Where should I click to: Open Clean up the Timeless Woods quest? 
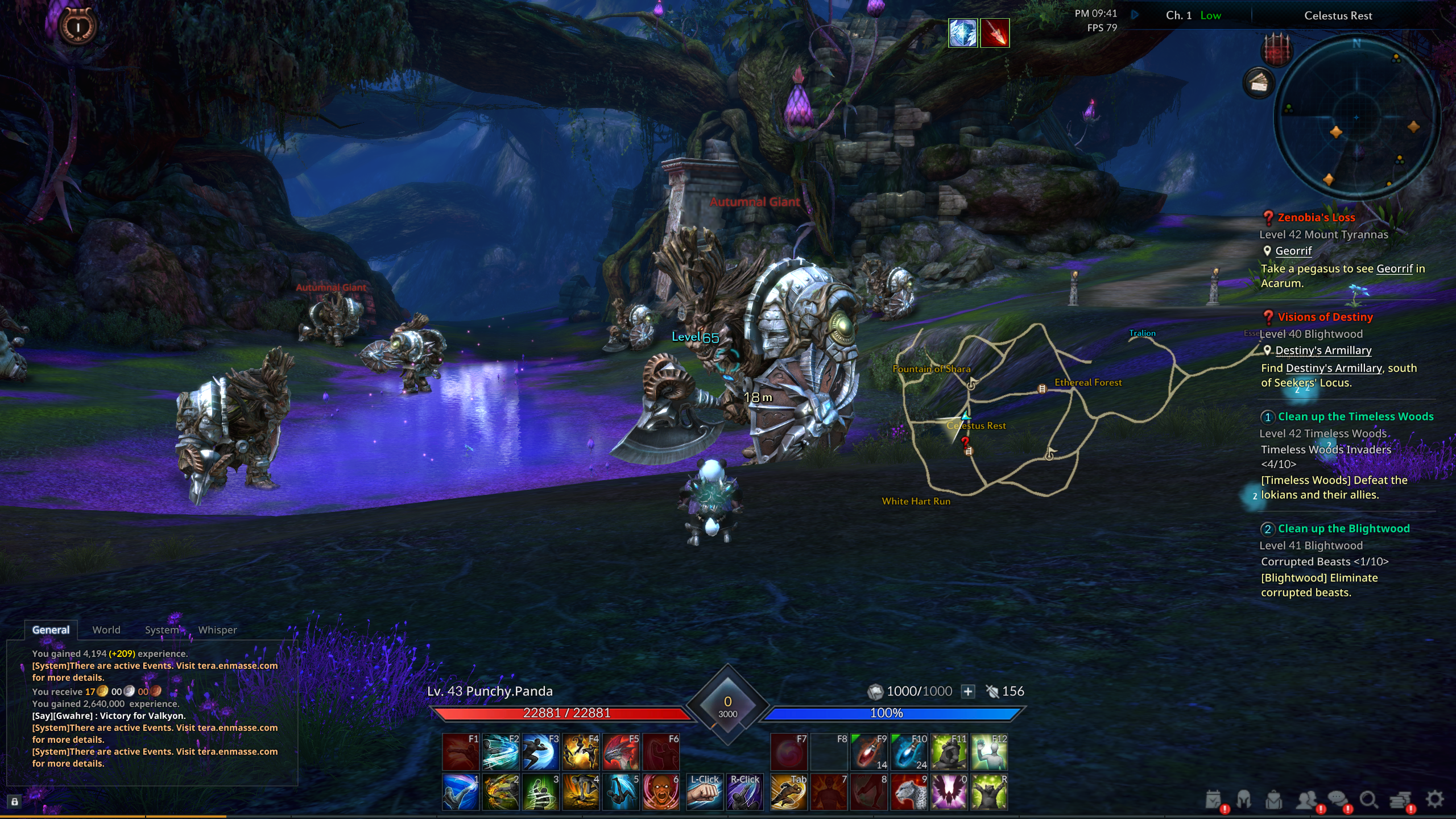click(1355, 416)
